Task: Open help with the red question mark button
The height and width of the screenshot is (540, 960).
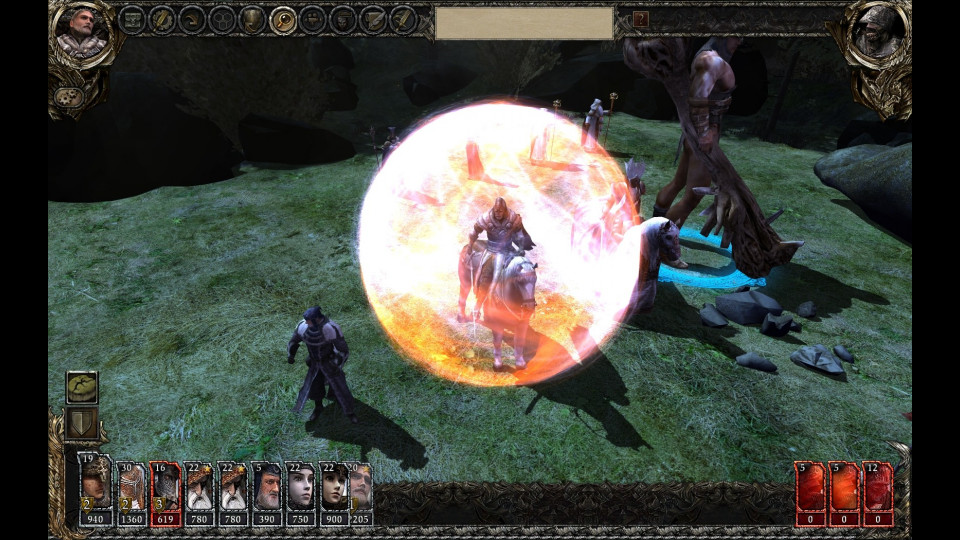Action: [641, 19]
